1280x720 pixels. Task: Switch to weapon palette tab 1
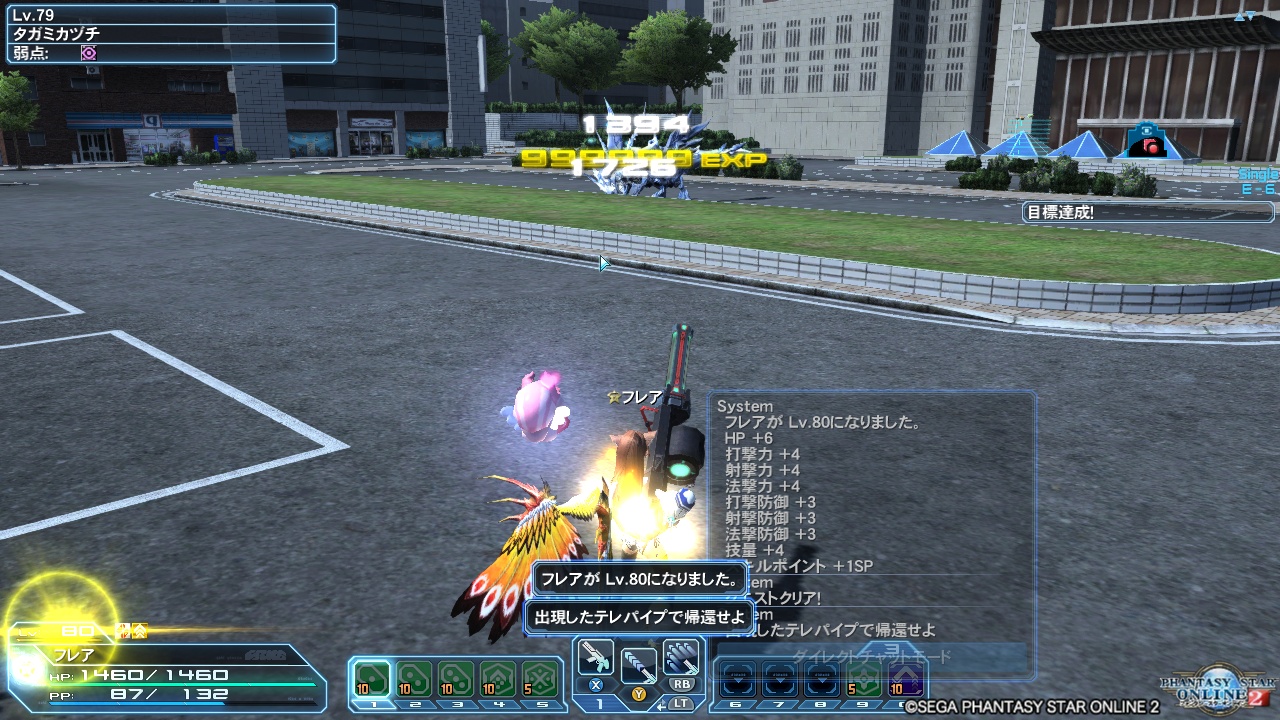point(601,703)
